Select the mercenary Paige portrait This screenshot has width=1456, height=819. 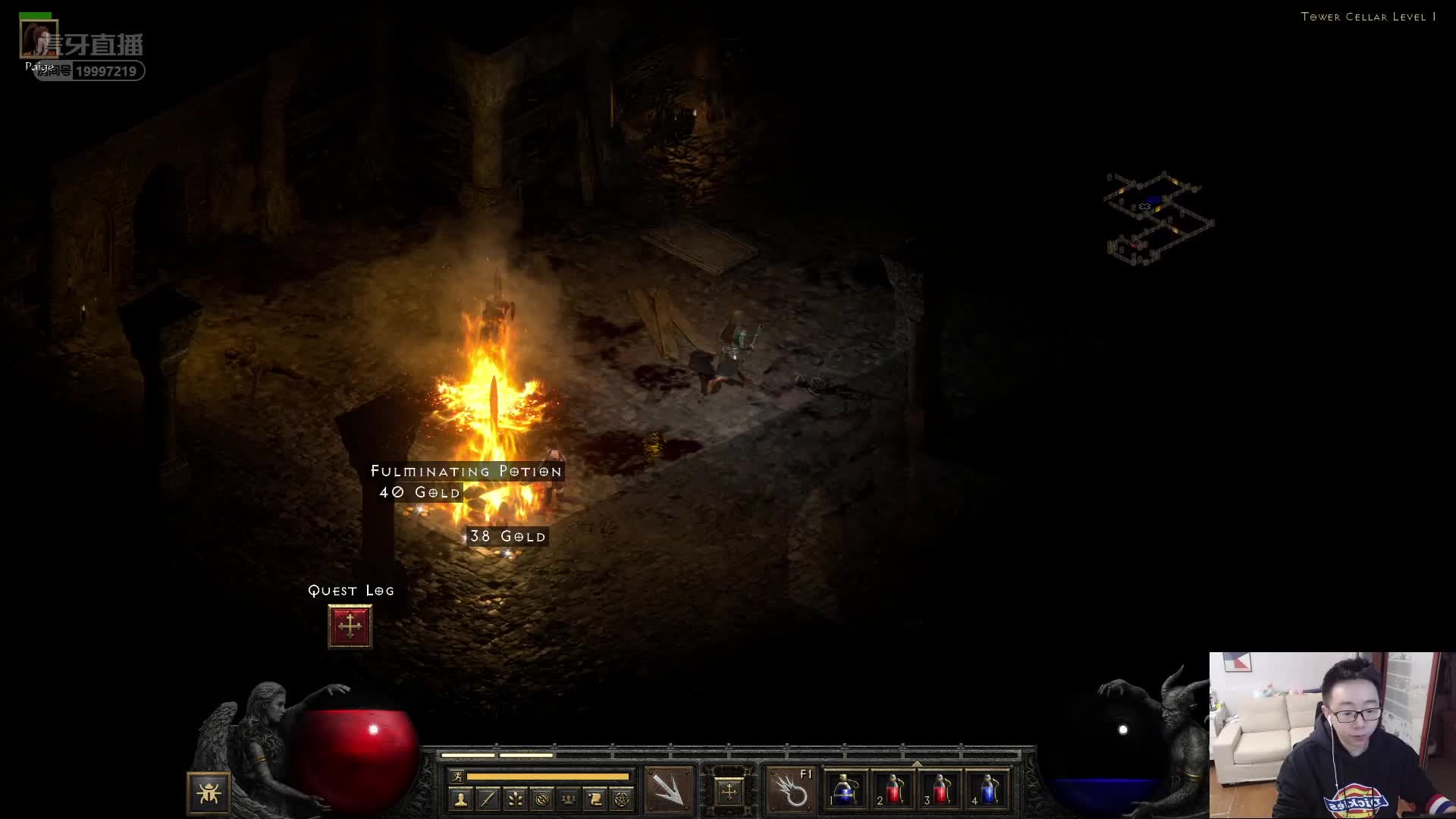point(37,39)
